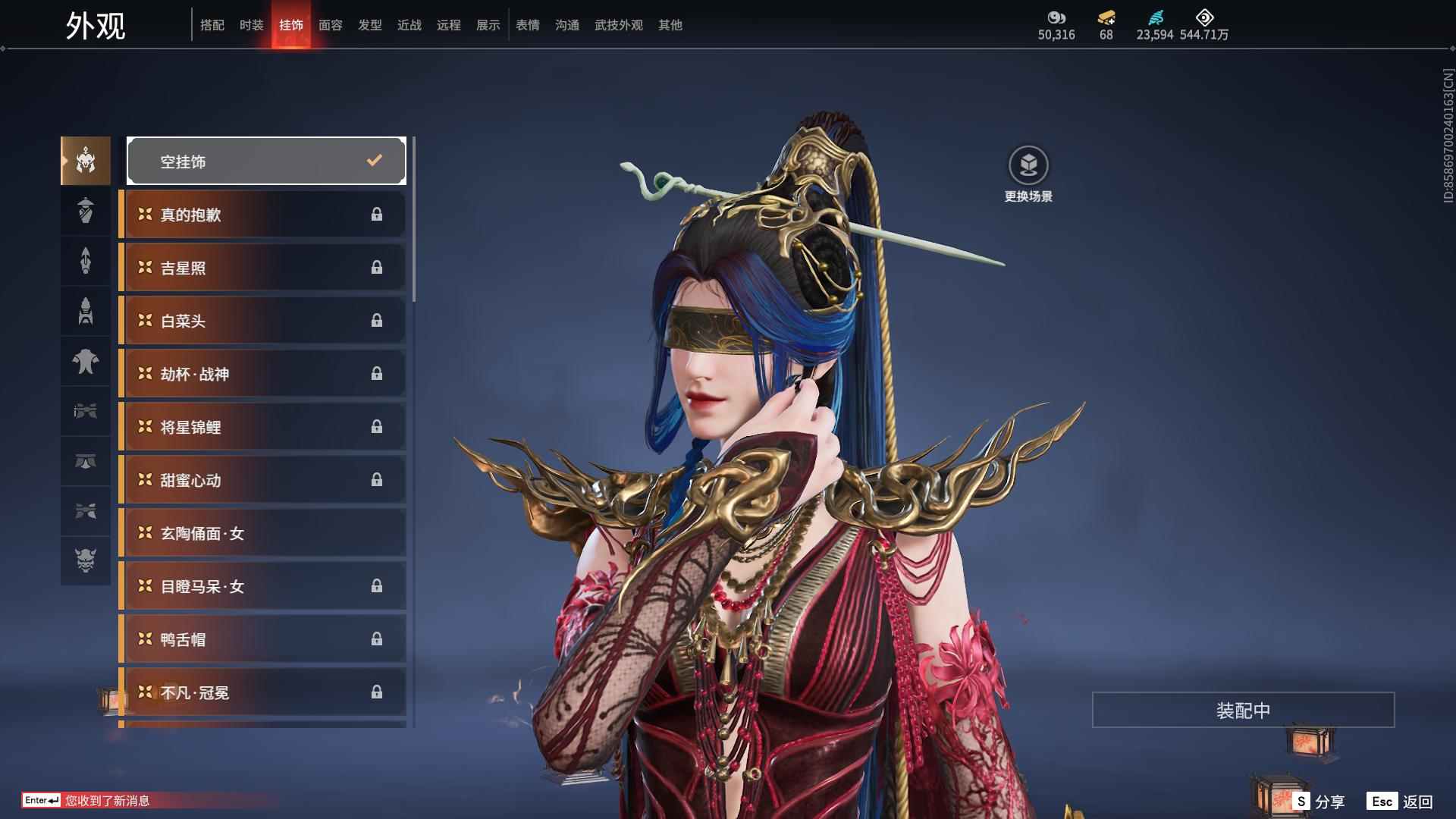Return using the 返回 button

pyautogui.click(x=1401, y=801)
